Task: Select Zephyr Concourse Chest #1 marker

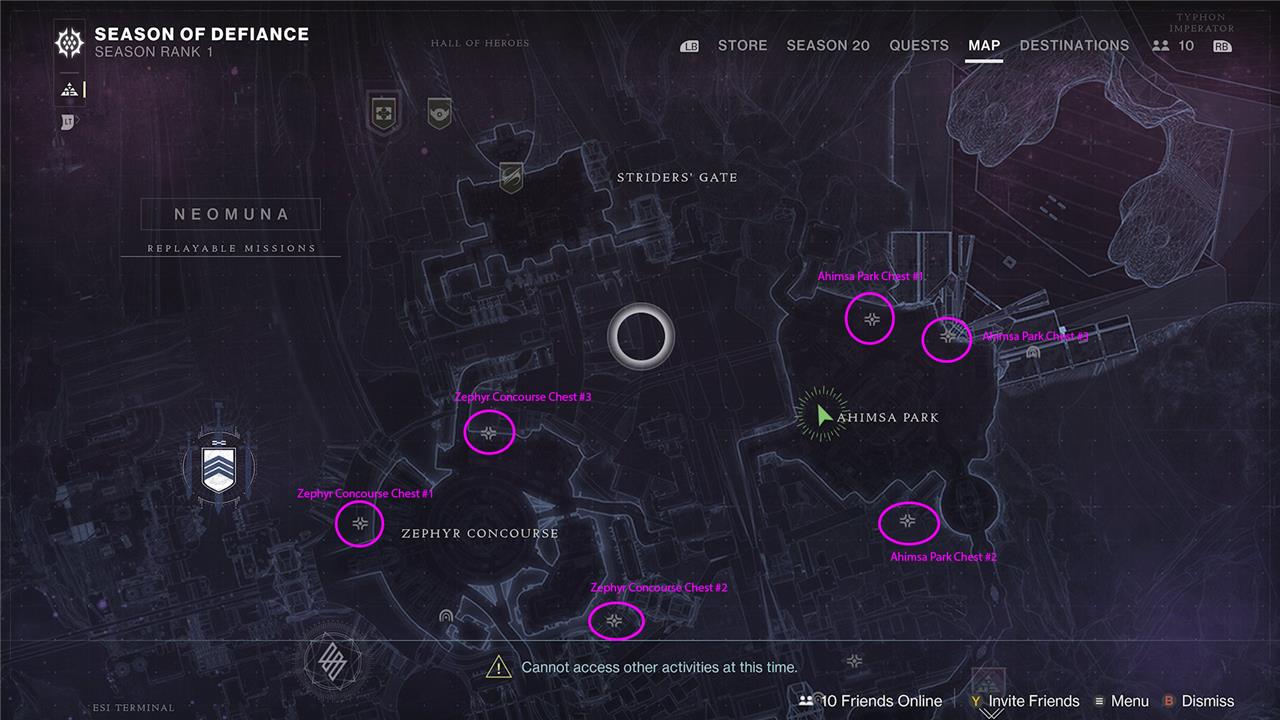Action: pos(361,523)
